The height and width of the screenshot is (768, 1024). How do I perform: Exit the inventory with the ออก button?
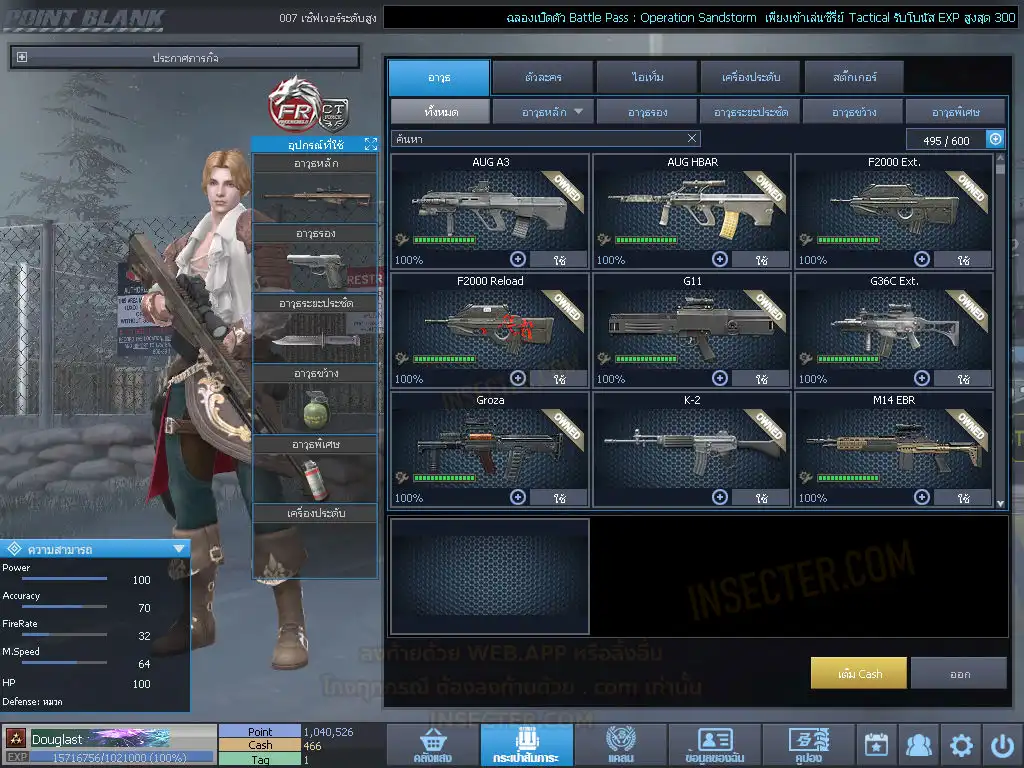tap(959, 673)
